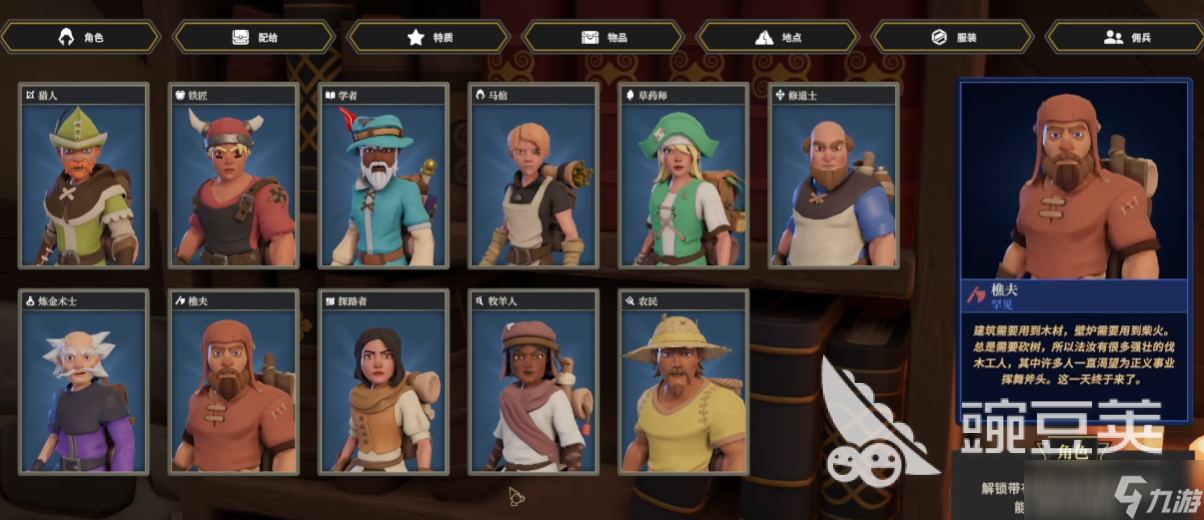Switch to the 角色 tab
This screenshot has height=520, width=1204.
[81, 38]
